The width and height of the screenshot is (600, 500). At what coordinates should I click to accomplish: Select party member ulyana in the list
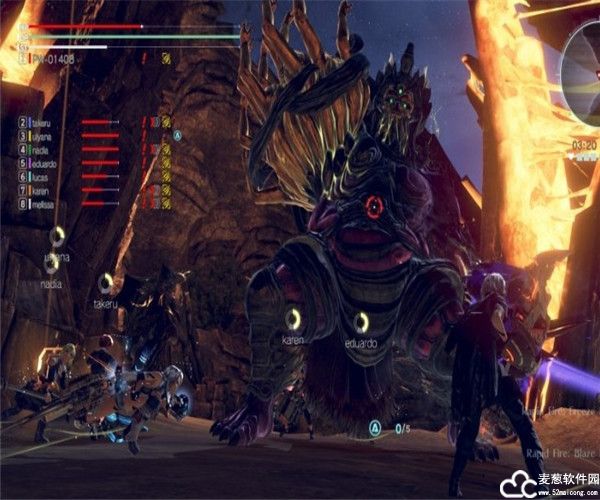42,135
